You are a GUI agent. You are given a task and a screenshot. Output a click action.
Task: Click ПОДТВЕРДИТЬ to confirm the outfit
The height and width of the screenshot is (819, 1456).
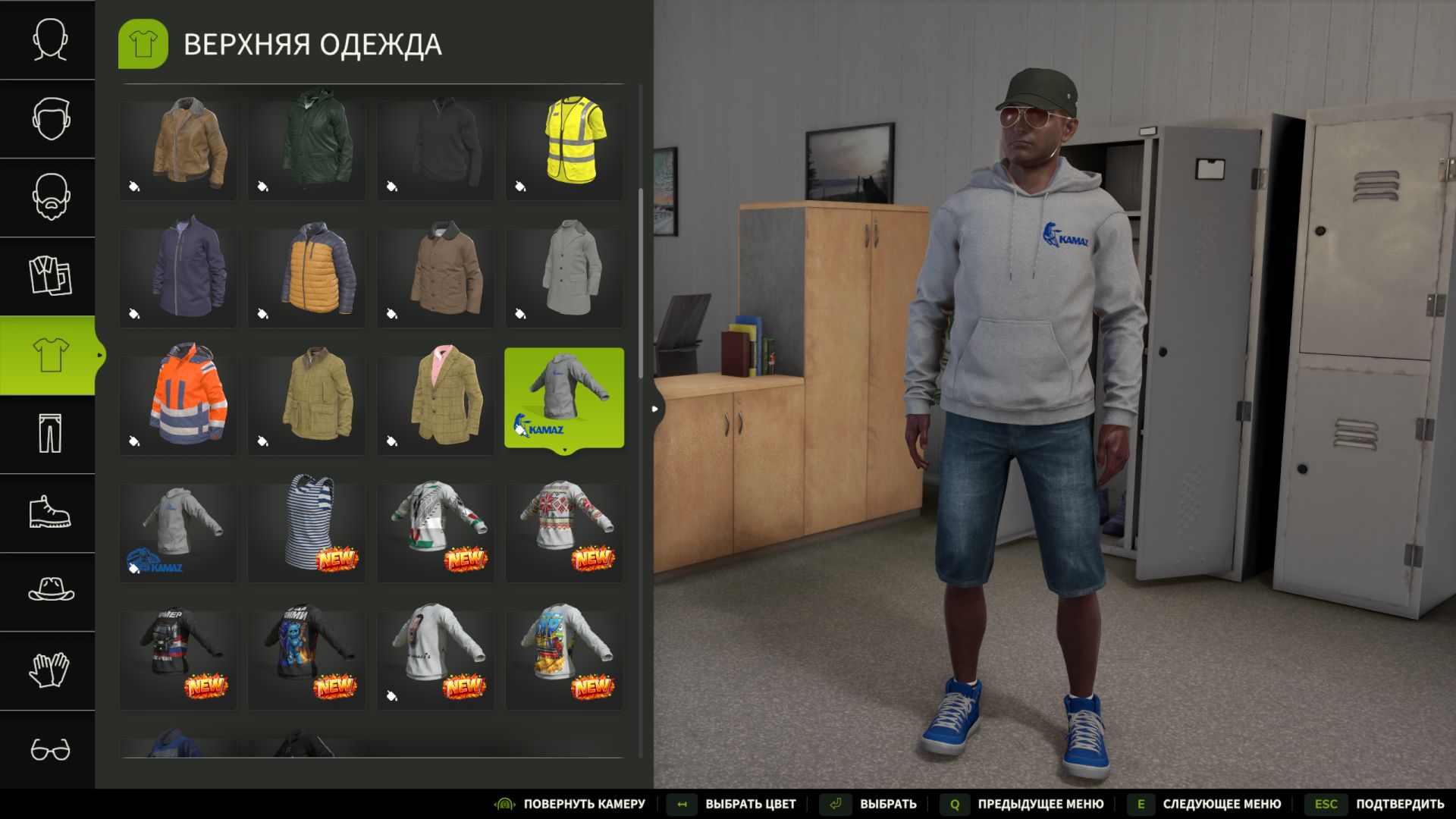[1398, 803]
